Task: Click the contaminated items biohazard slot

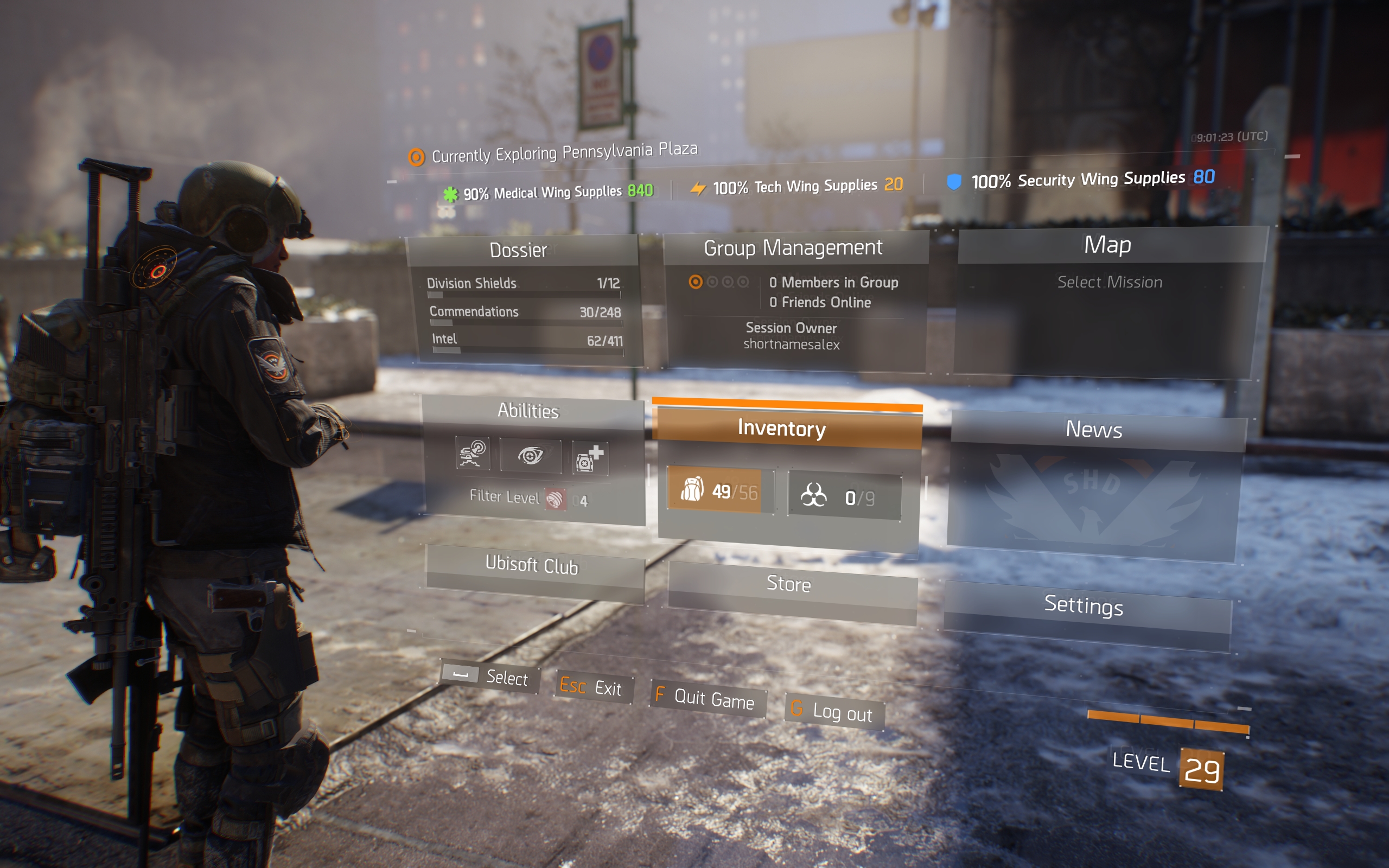Action: click(x=843, y=497)
